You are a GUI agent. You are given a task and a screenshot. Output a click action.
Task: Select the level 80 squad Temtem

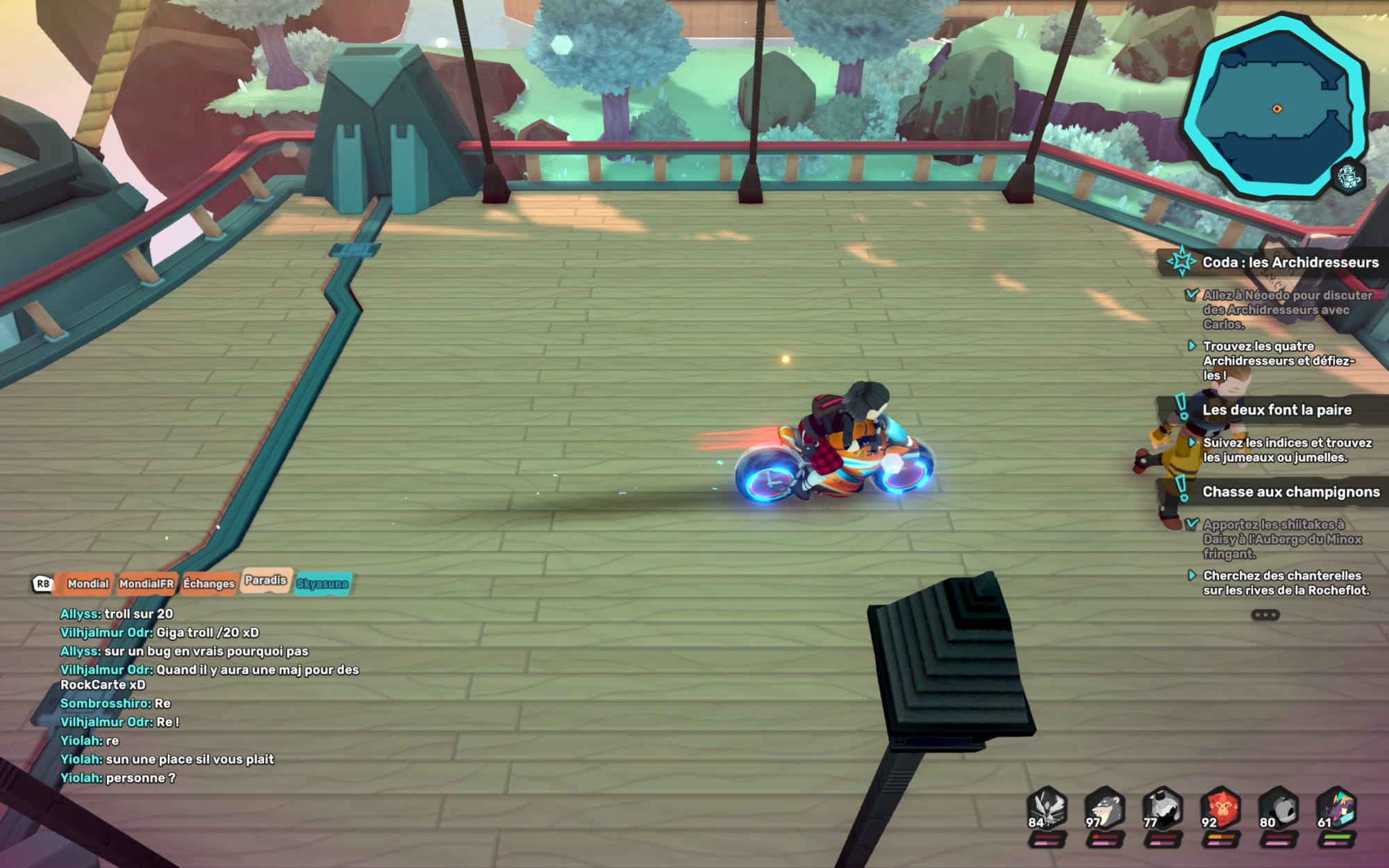[1279, 810]
